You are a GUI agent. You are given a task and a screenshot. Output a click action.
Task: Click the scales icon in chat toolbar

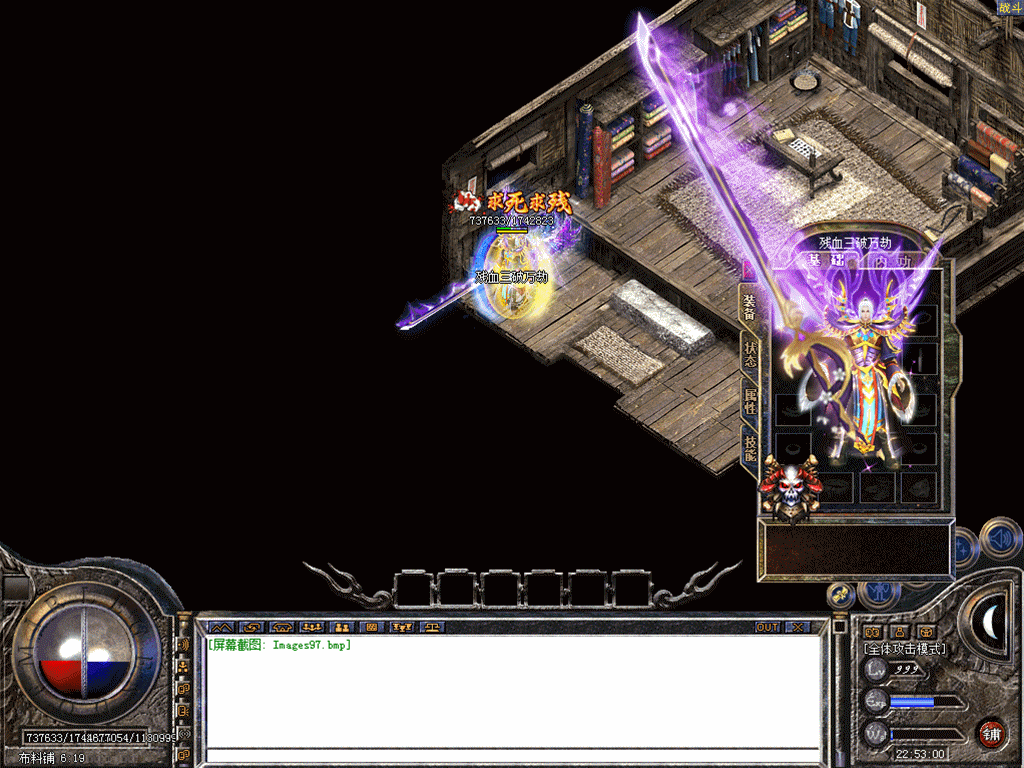click(433, 627)
